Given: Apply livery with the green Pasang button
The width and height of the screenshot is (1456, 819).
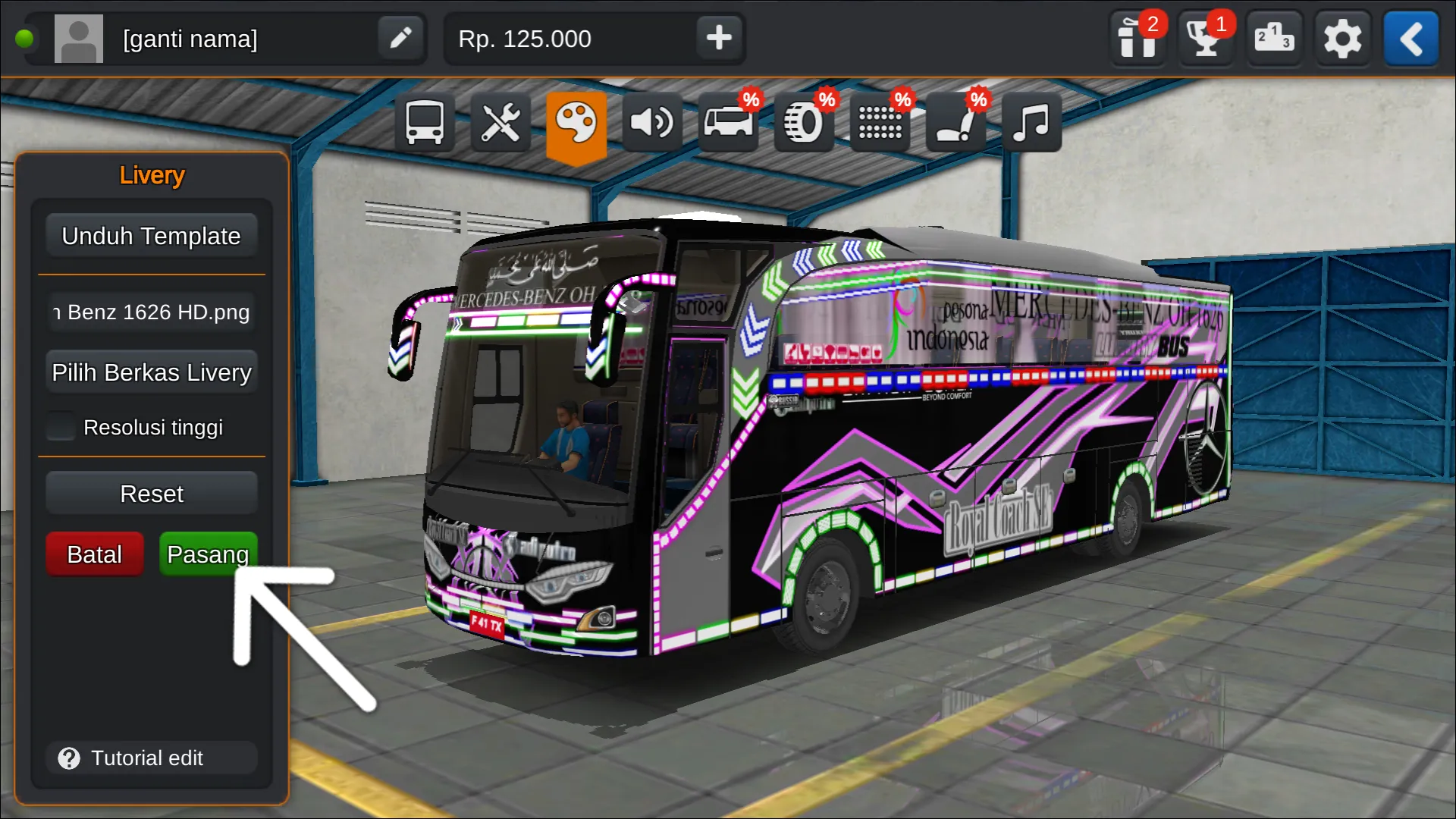Looking at the screenshot, I should (208, 554).
